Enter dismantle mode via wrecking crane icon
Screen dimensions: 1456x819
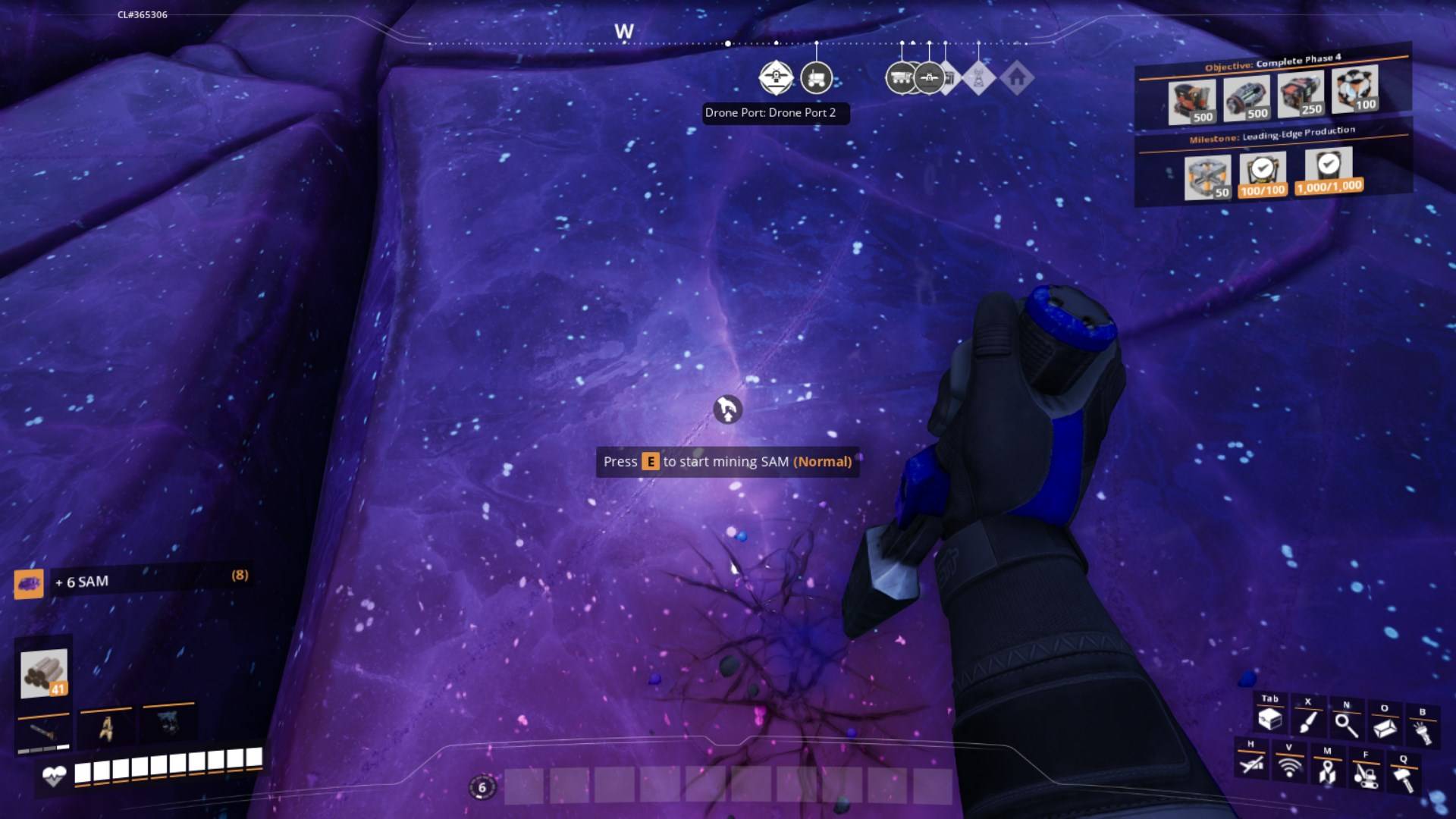pyautogui.click(x=1365, y=774)
